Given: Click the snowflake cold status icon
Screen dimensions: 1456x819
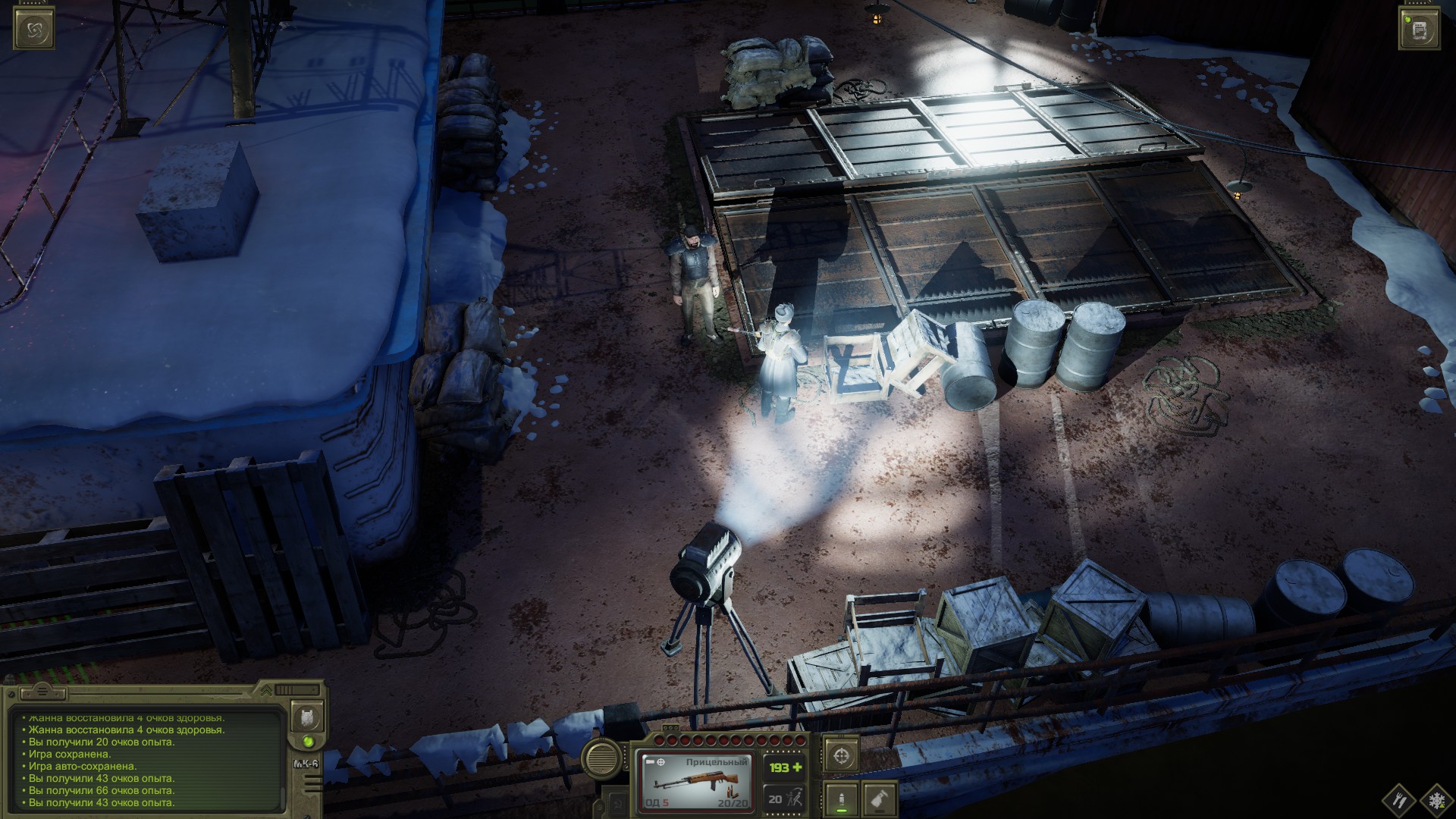Looking at the screenshot, I should tap(1435, 799).
